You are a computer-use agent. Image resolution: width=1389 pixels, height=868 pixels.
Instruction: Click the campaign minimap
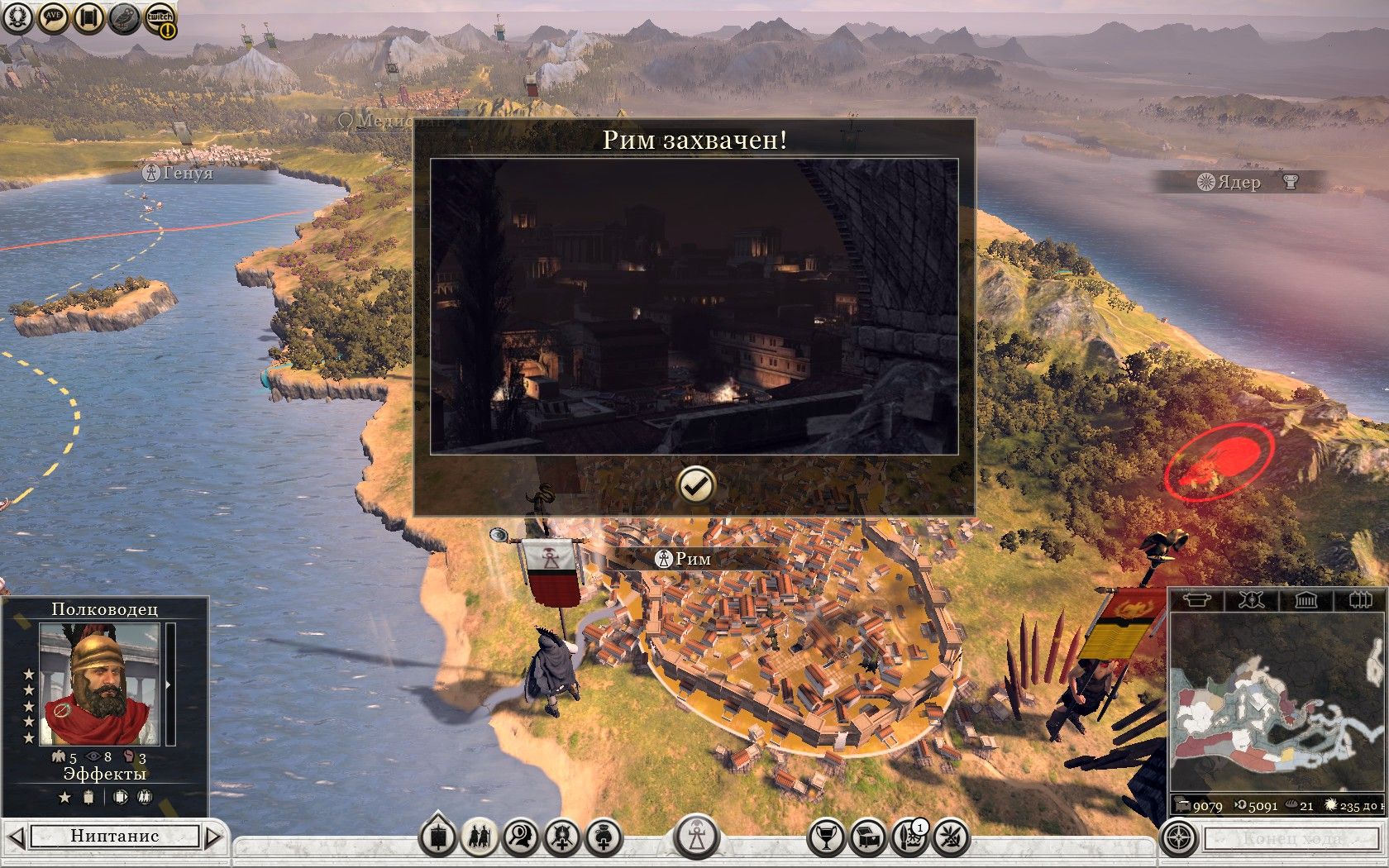(x=1277, y=703)
